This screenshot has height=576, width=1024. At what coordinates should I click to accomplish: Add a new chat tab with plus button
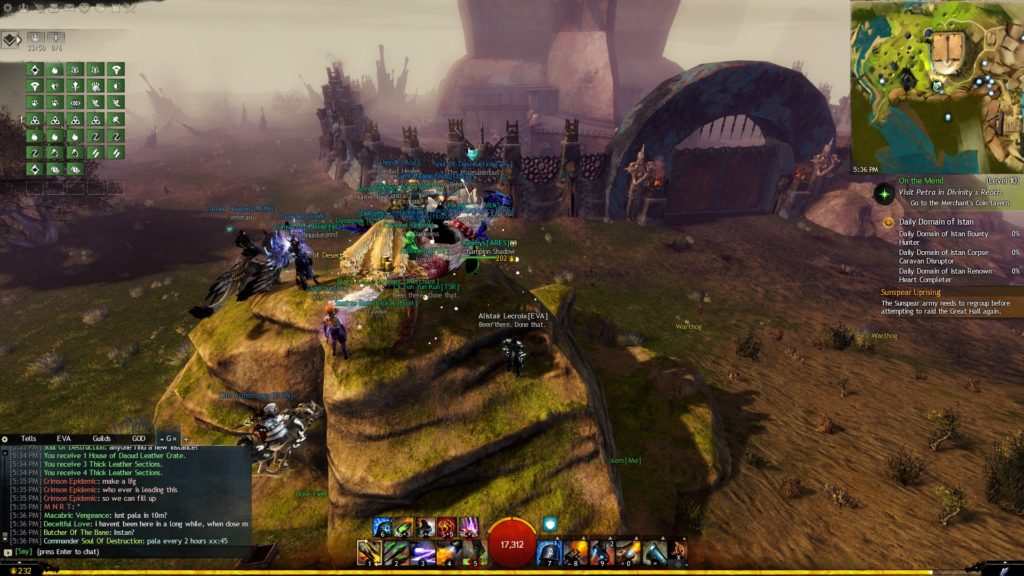tap(184, 438)
